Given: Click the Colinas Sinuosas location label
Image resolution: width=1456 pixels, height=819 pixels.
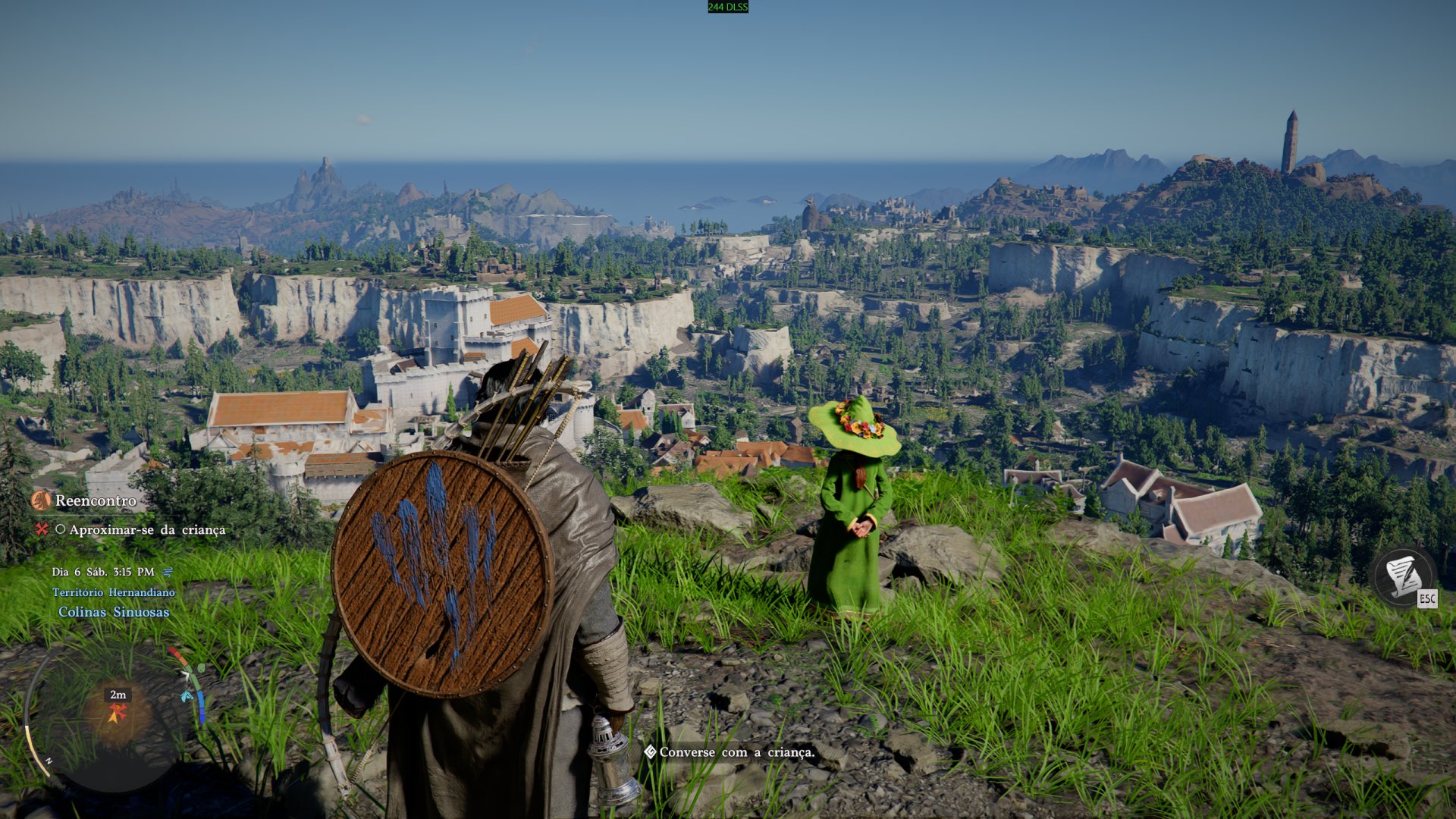Looking at the screenshot, I should tap(114, 612).
